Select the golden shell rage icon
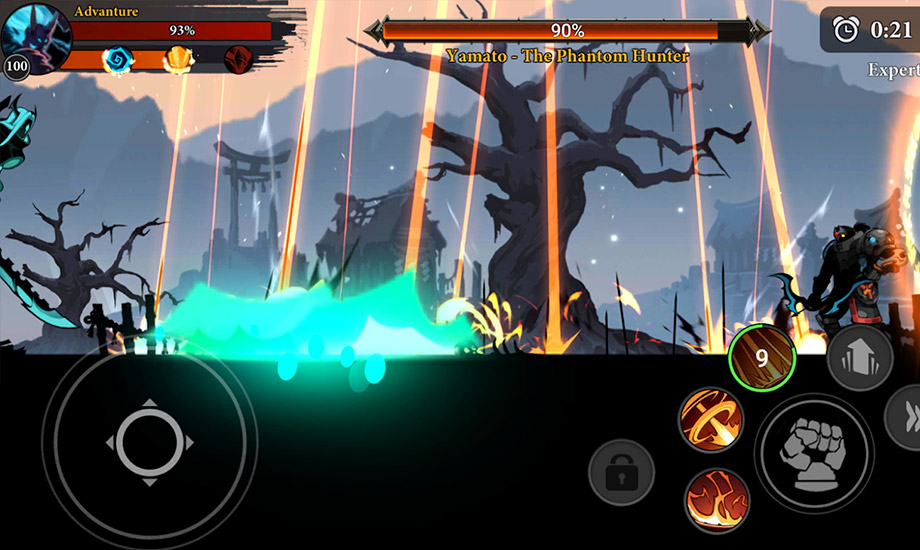This screenshot has width=920, height=550. [178, 59]
